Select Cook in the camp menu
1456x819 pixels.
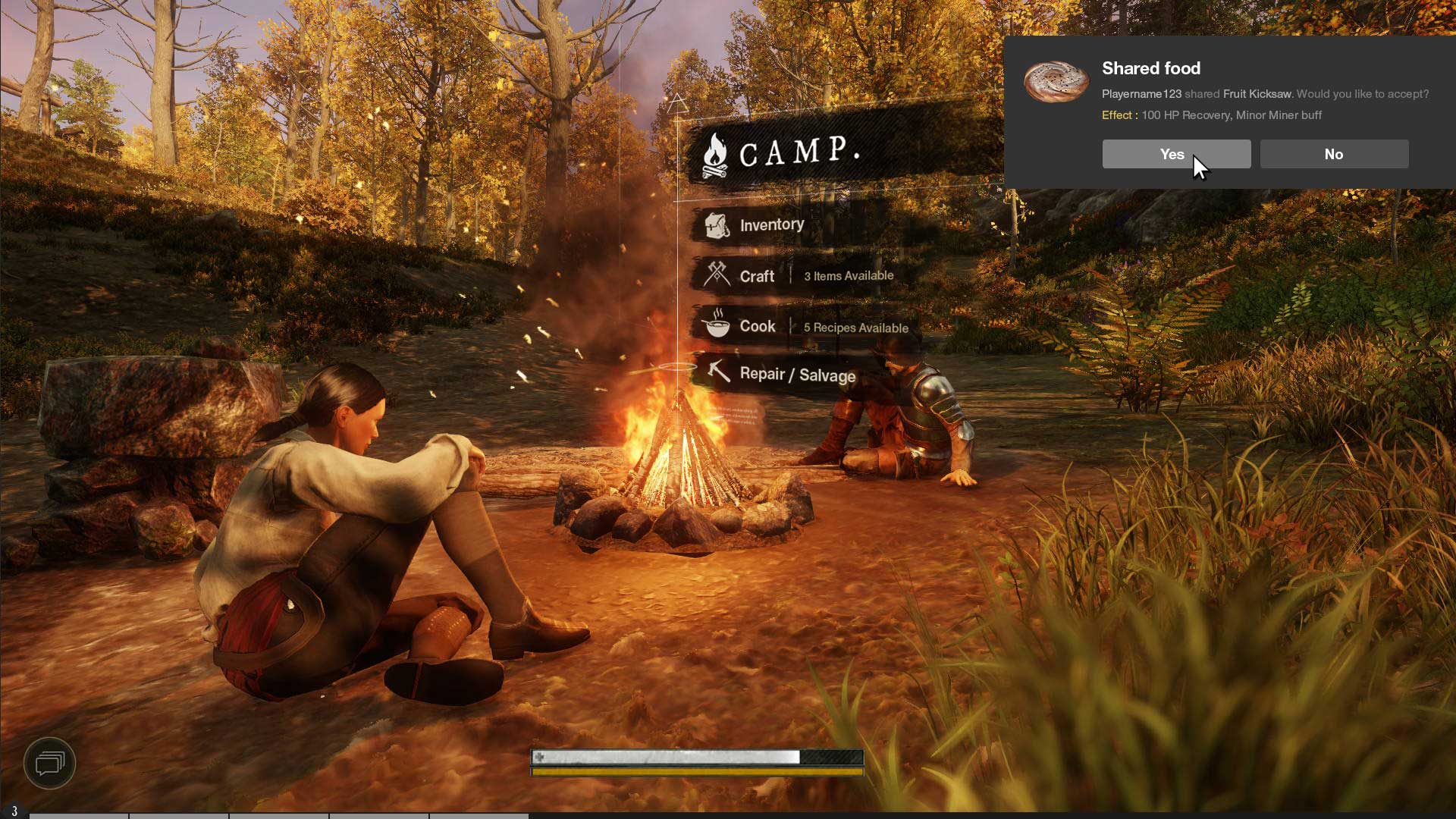758,326
